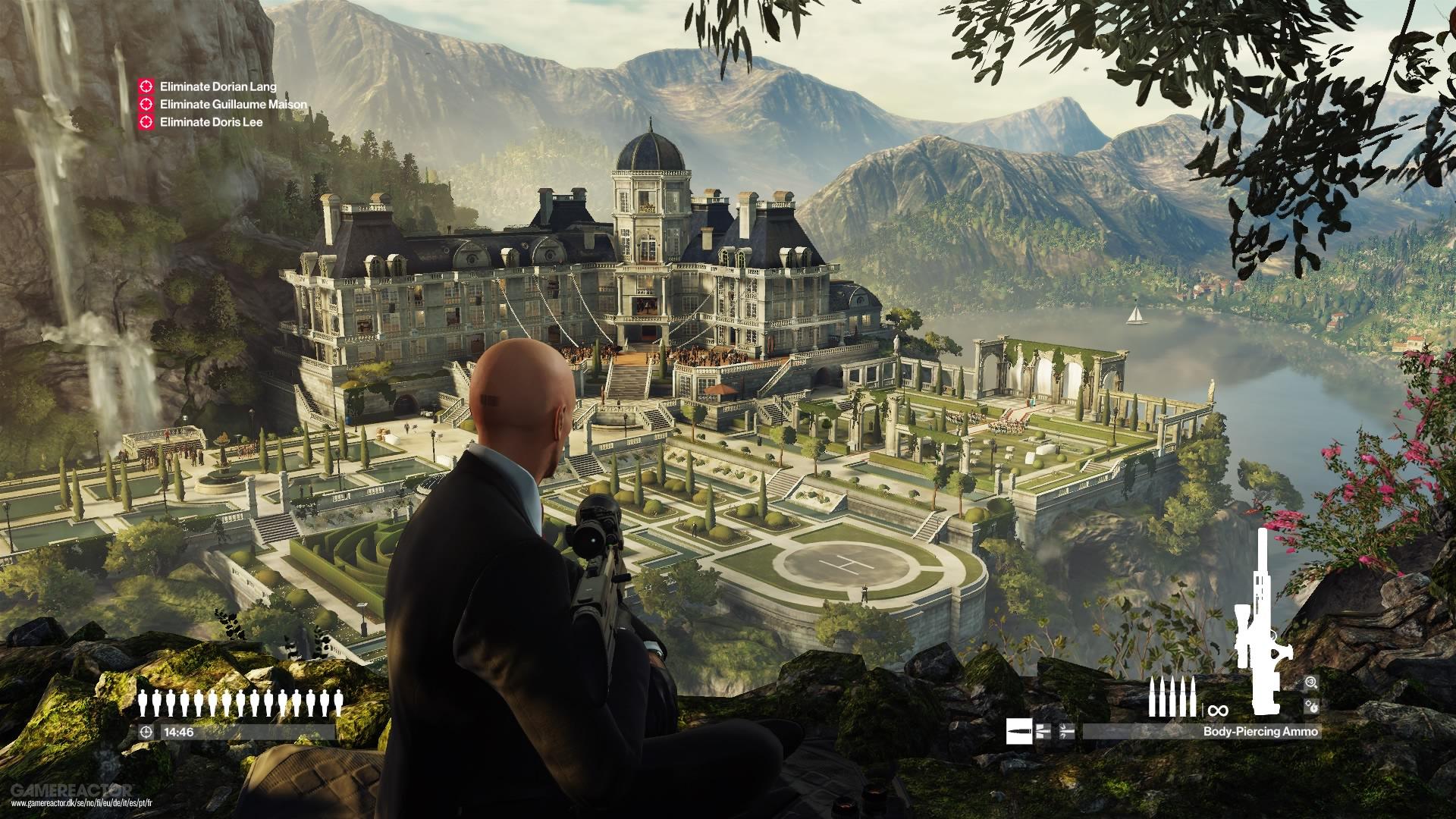Click the mission timer showing 14:46
Viewport: 1456px width, 819px height.
coord(178,732)
